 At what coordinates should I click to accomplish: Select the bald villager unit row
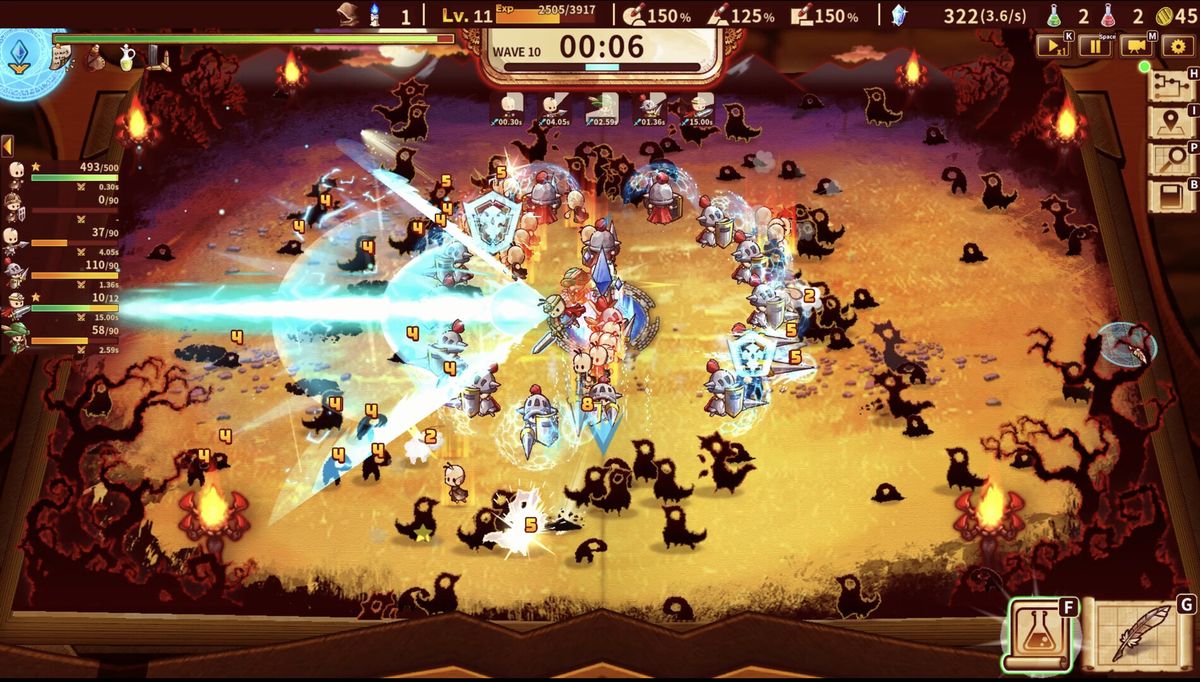point(60,175)
